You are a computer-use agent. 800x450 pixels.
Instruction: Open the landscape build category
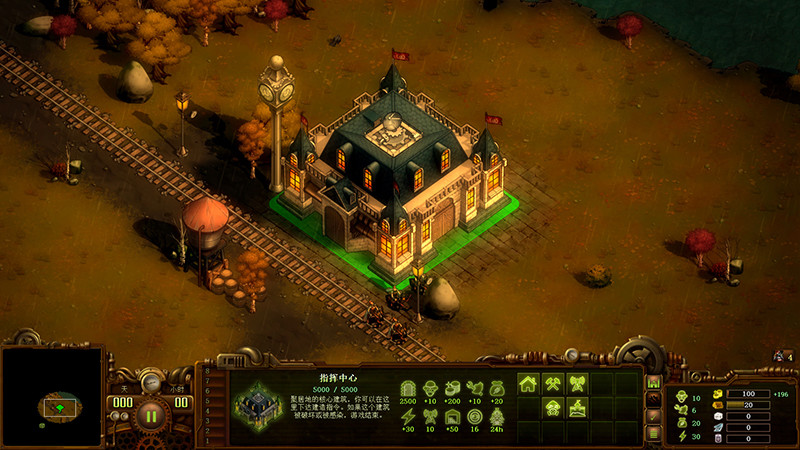click(577, 408)
